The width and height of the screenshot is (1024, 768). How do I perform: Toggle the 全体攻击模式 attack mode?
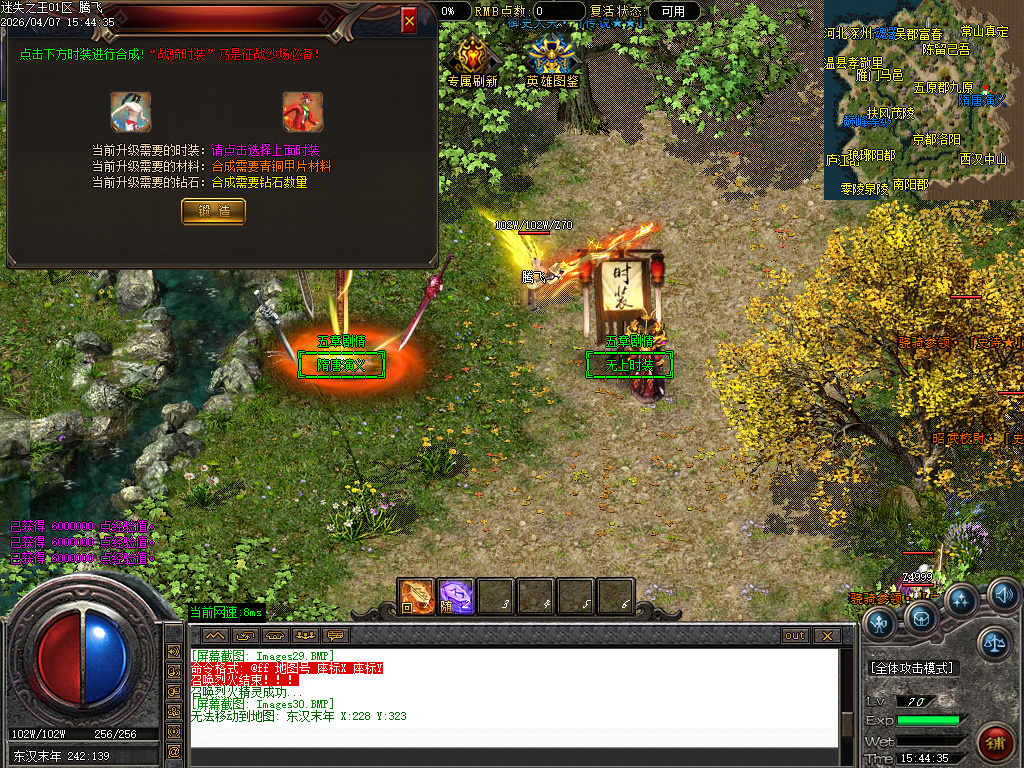pyautogui.click(x=912, y=667)
